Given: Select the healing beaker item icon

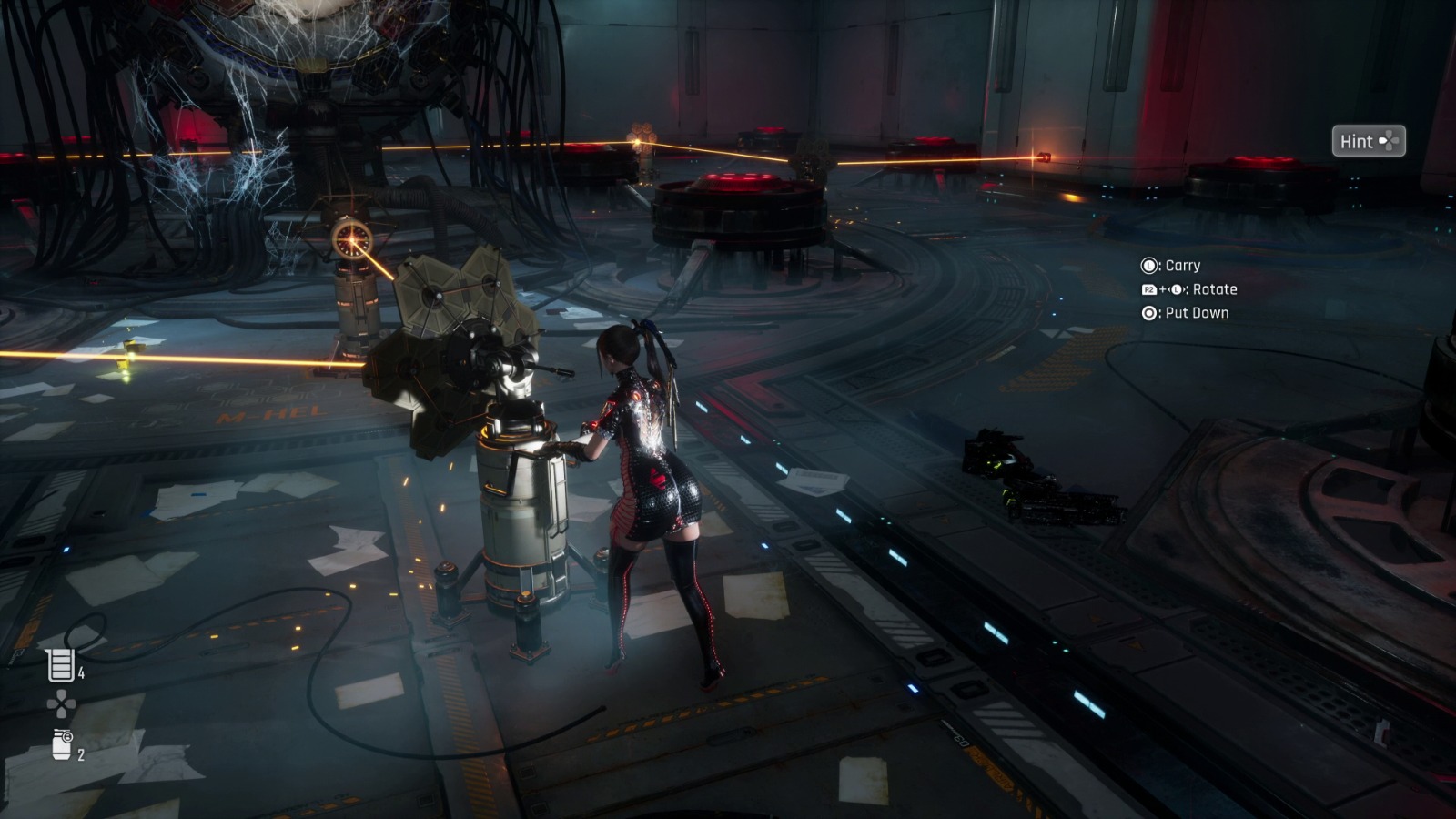Looking at the screenshot, I should pyautogui.click(x=60, y=665).
